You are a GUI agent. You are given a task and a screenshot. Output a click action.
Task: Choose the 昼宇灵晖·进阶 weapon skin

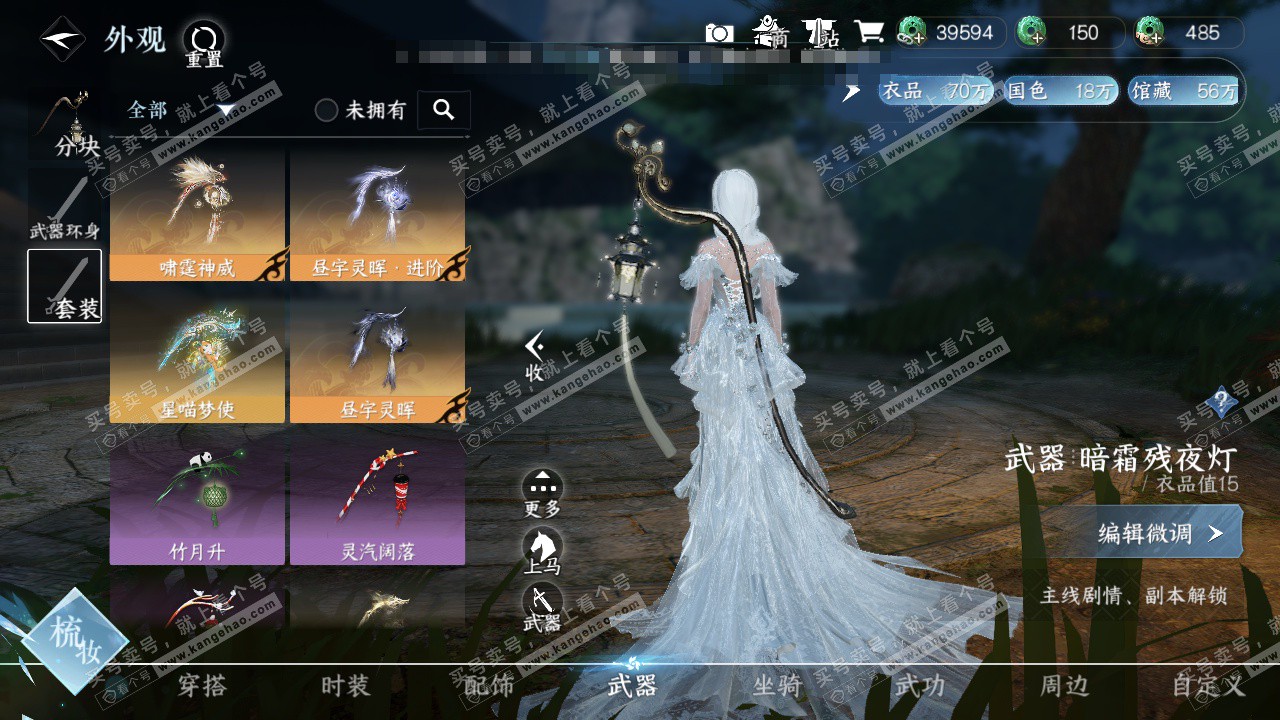(378, 215)
